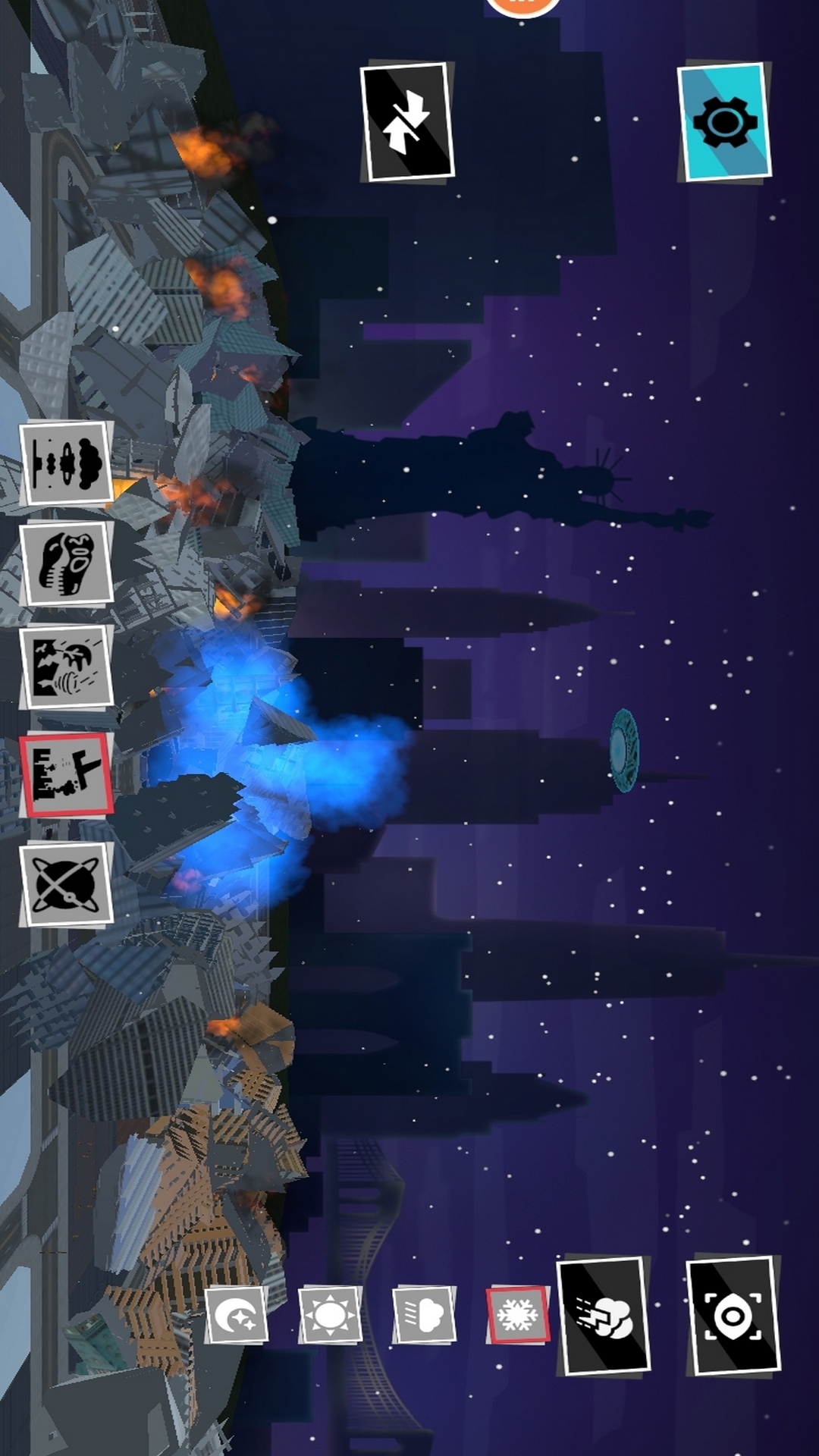The height and width of the screenshot is (1456, 819).
Task: Activate the earthquake and tornado disaster icon
Action: point(66,667)
